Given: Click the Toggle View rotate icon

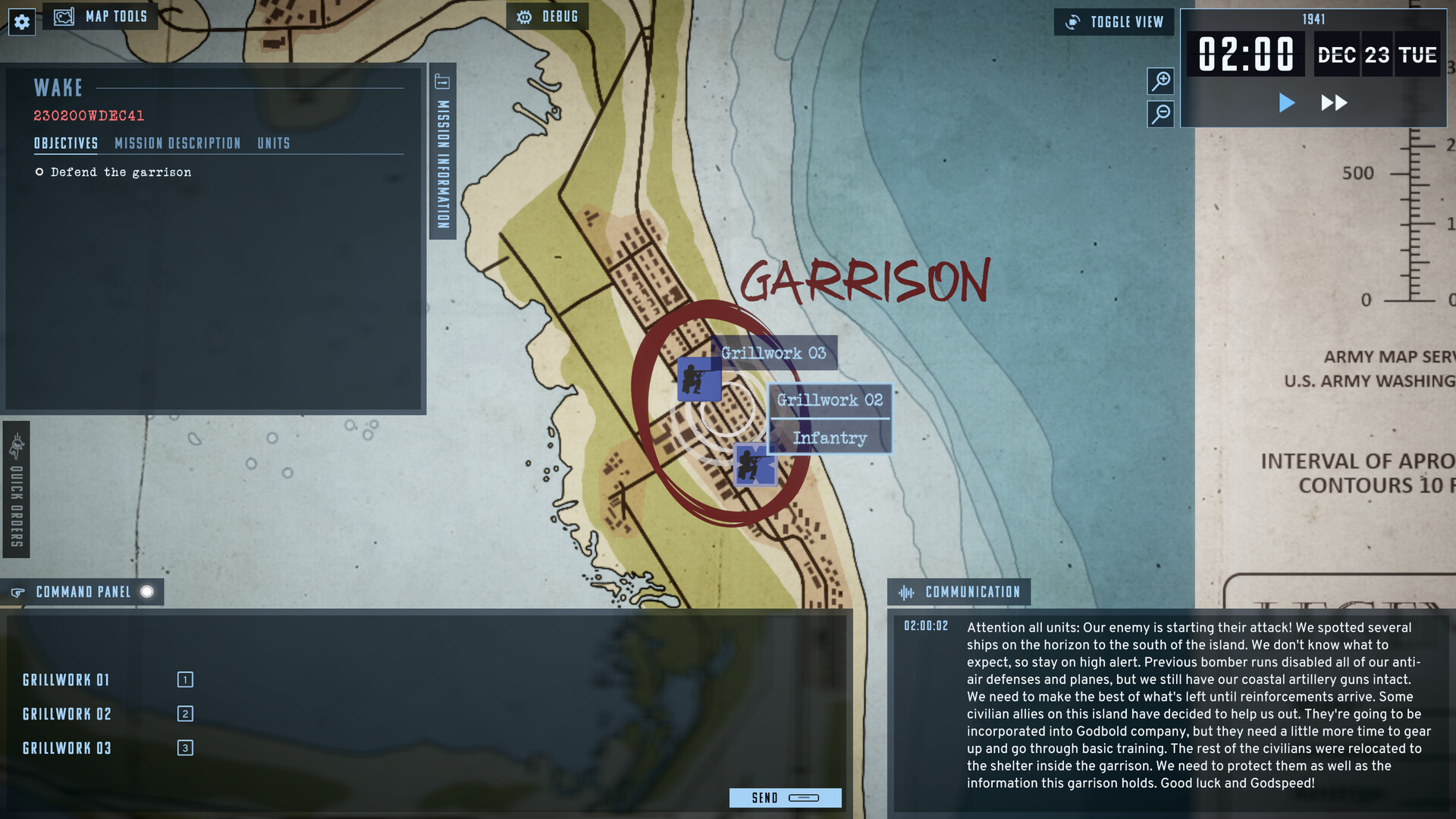Looking at the screenshot, I should click(1072, 22).
